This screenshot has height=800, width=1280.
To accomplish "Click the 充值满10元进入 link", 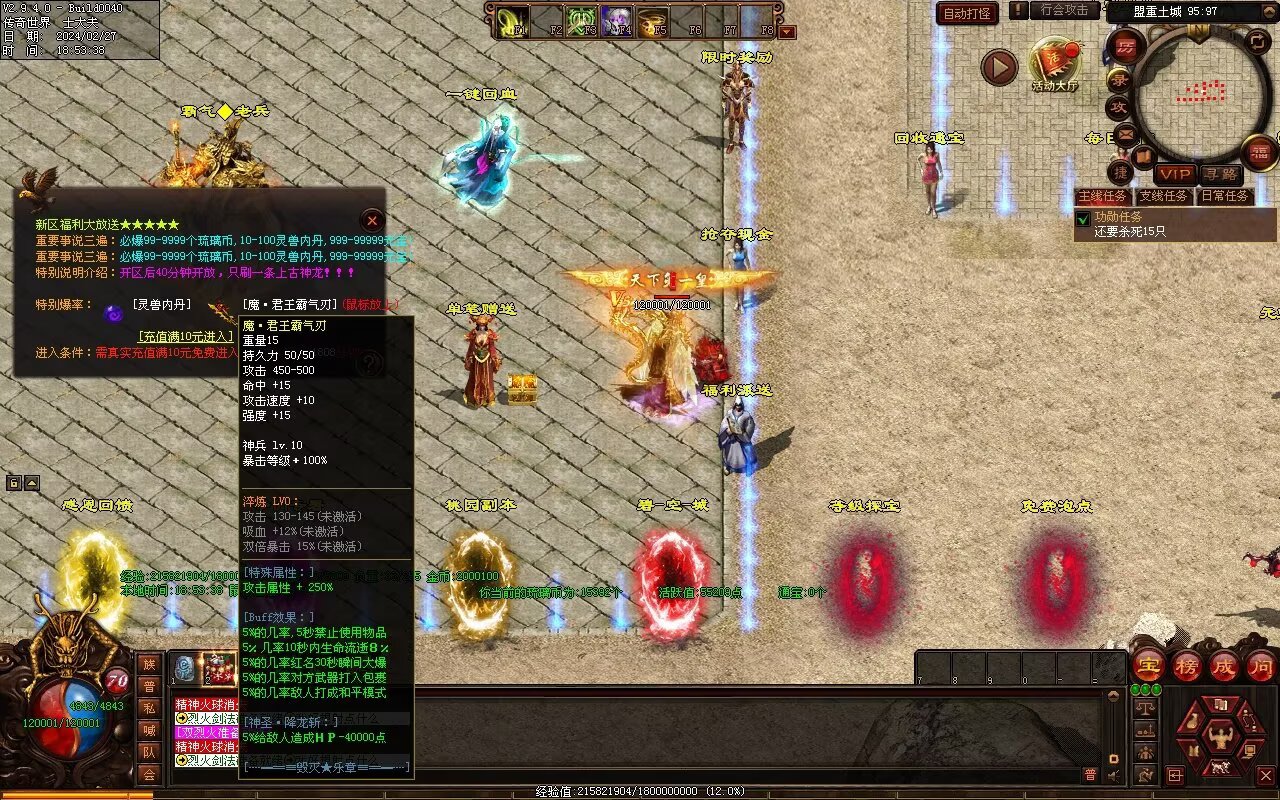I will [x=187, y=337].
